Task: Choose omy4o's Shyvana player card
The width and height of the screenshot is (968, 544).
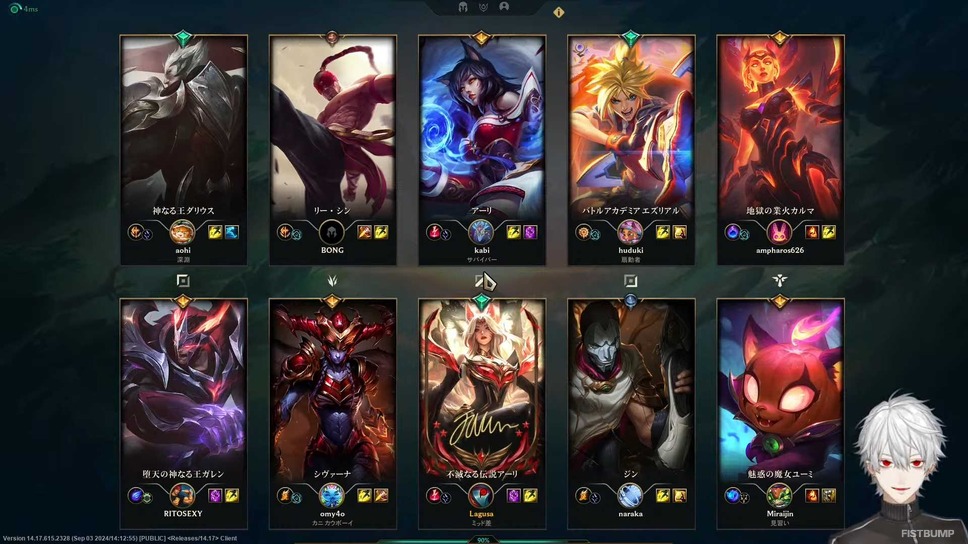Action: pyautogui.click(x=332, y=390)
